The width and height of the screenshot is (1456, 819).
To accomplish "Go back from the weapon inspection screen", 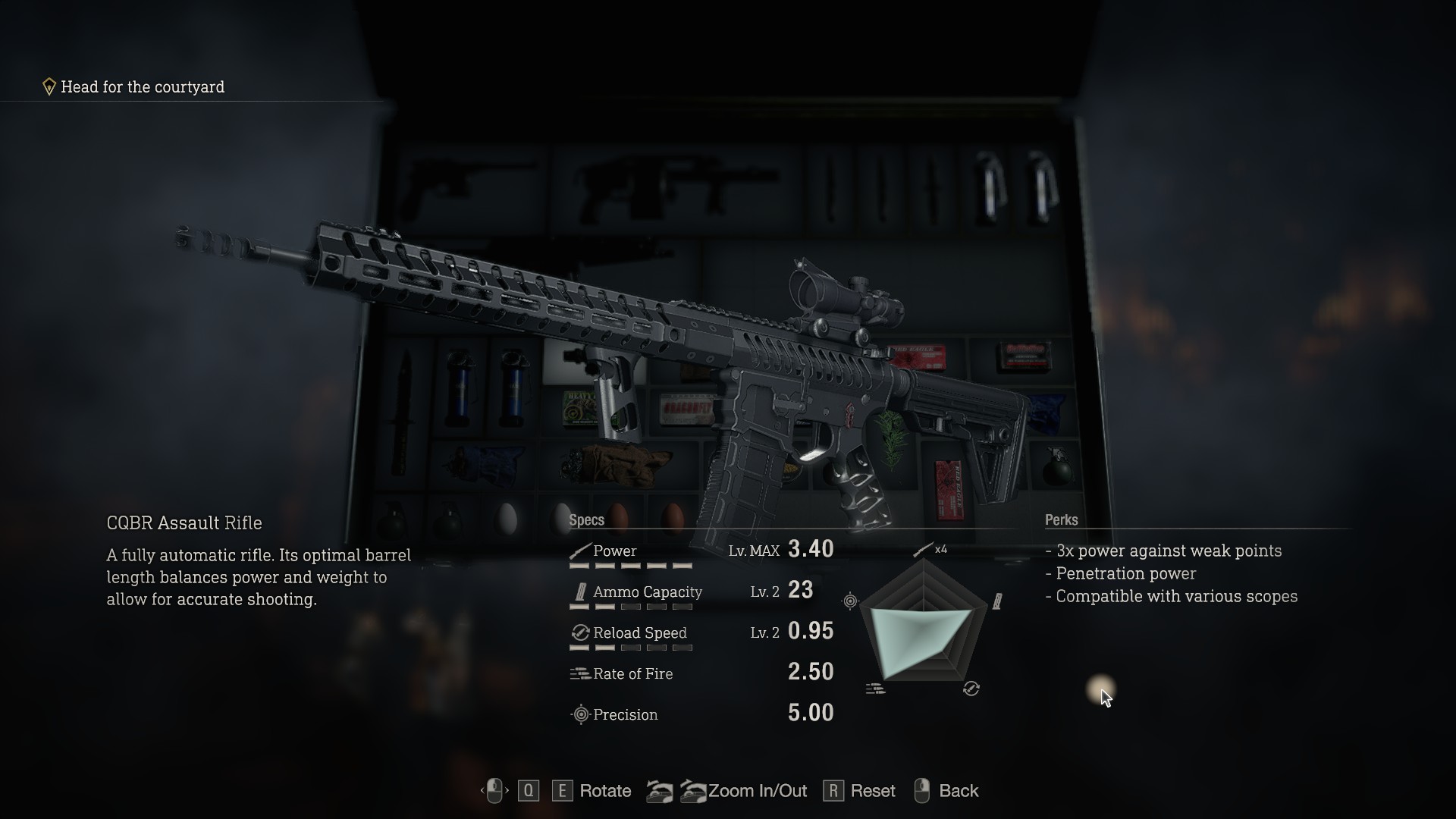I will (x=958, y=791).
